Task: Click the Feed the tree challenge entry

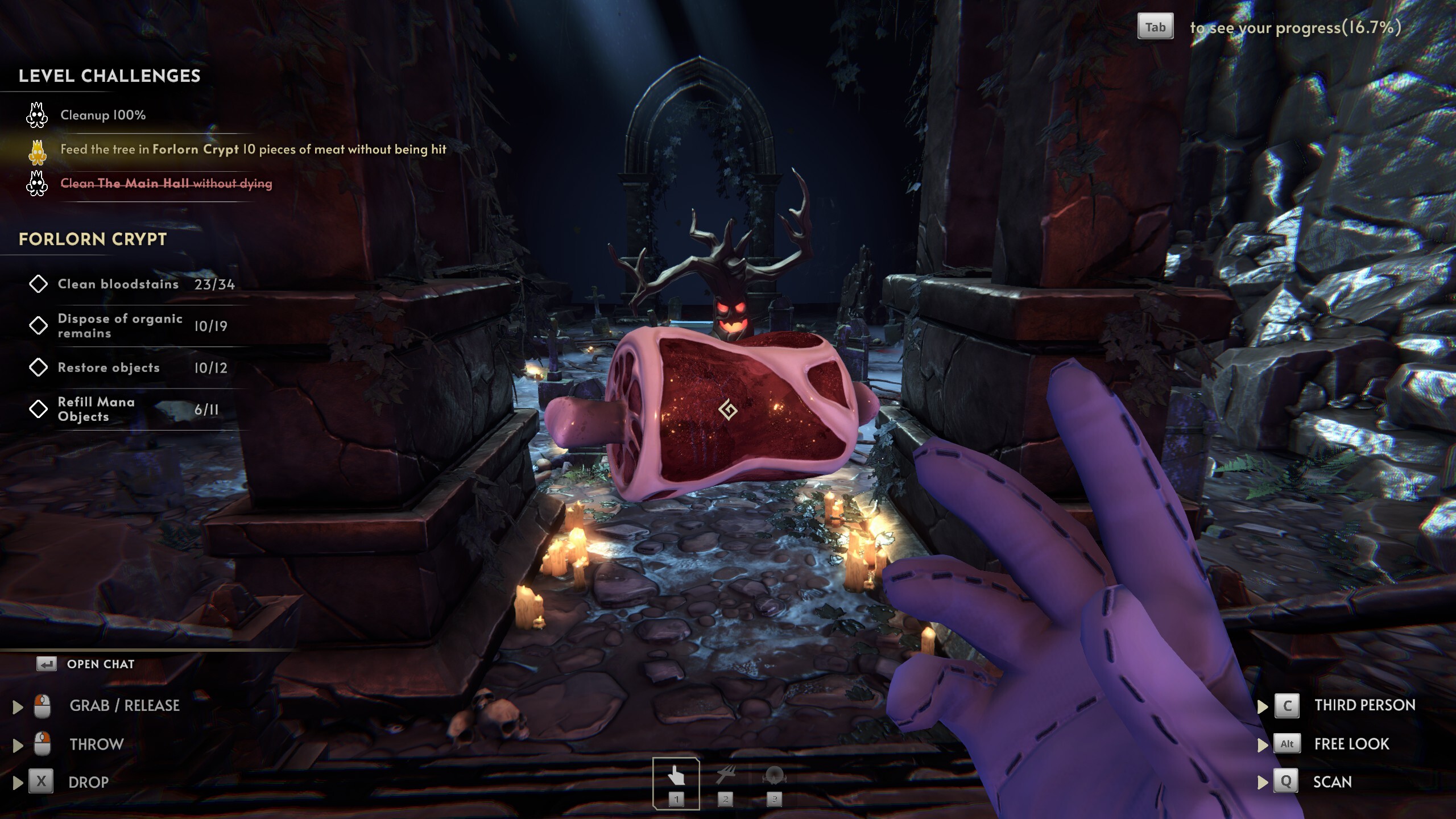Action: coord(253,150)
